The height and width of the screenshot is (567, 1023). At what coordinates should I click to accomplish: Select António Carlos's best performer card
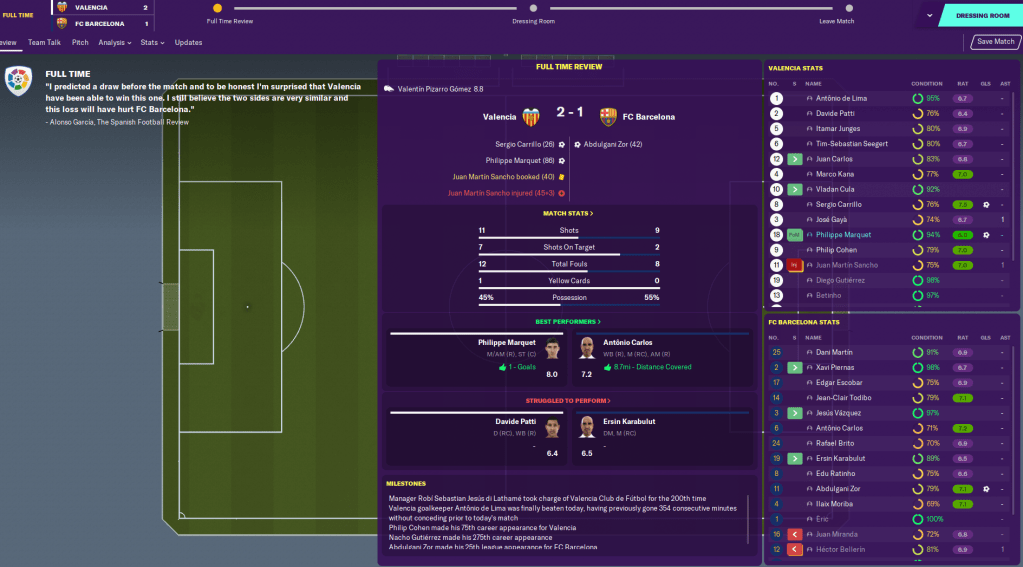point(661,359)
